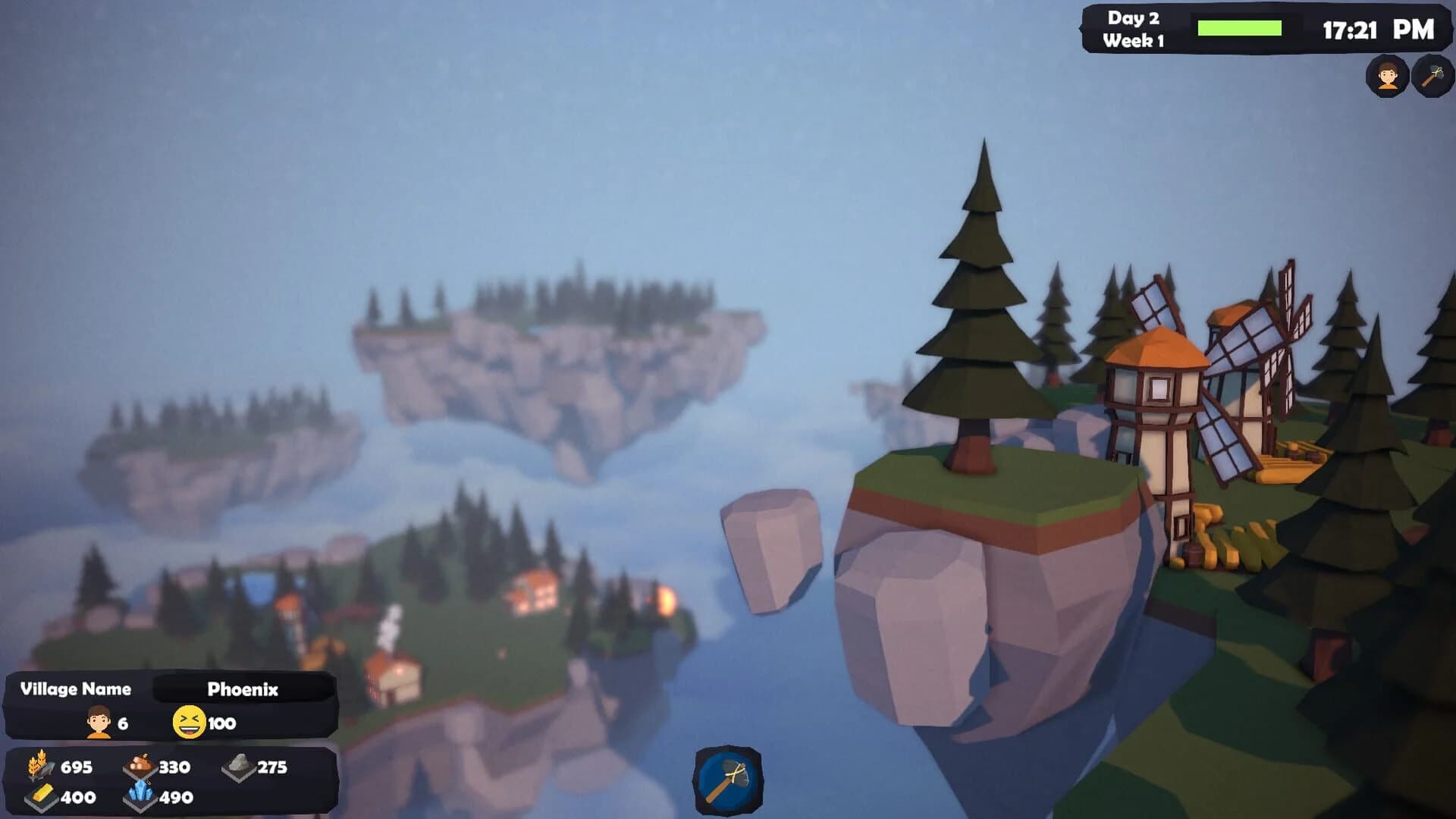
Task: Click the happiness smiley emoji showing 100
Action: point(191,723)
